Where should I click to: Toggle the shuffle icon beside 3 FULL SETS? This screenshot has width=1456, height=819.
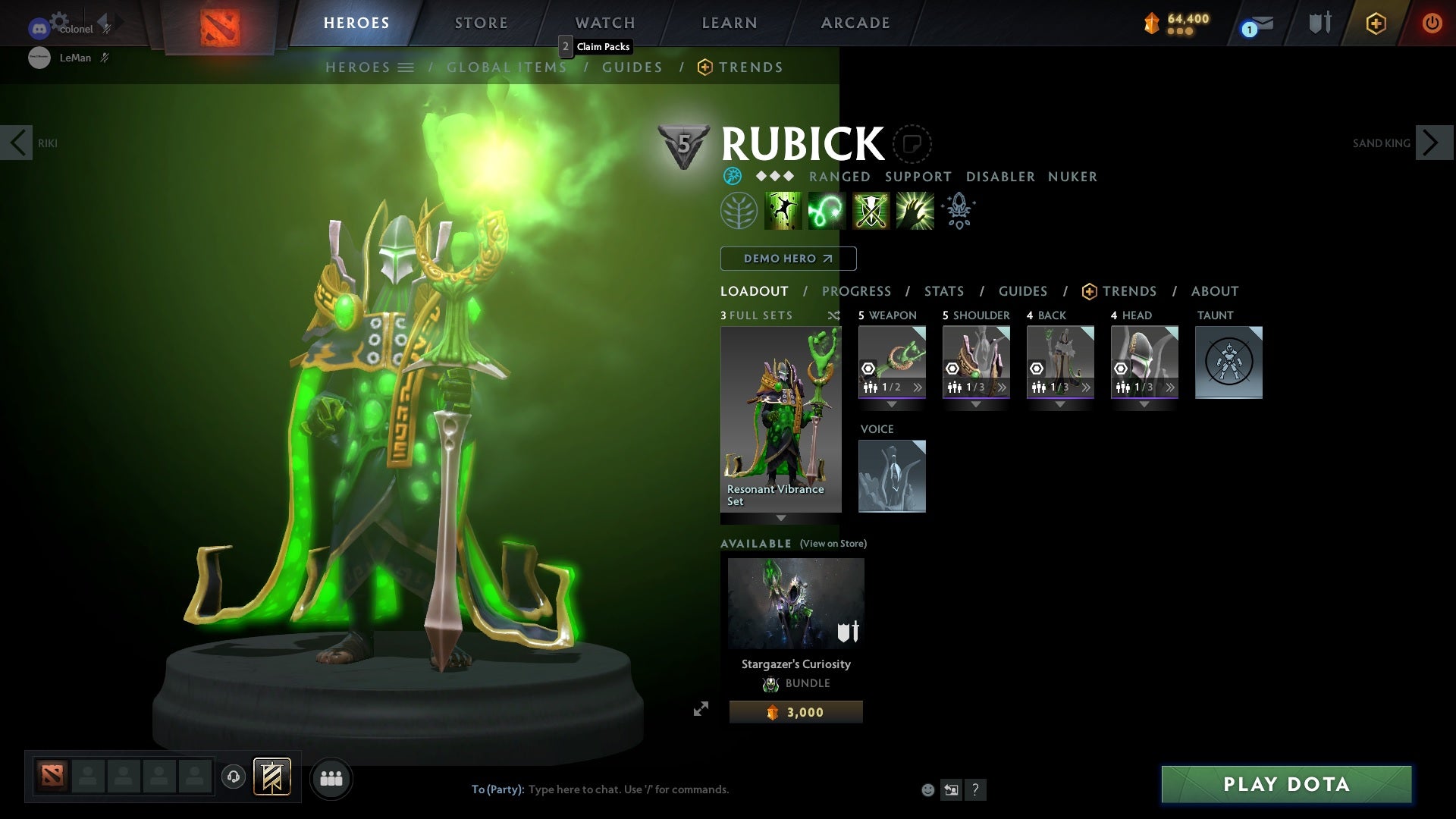pyautogui.click(x=834, y=315)
